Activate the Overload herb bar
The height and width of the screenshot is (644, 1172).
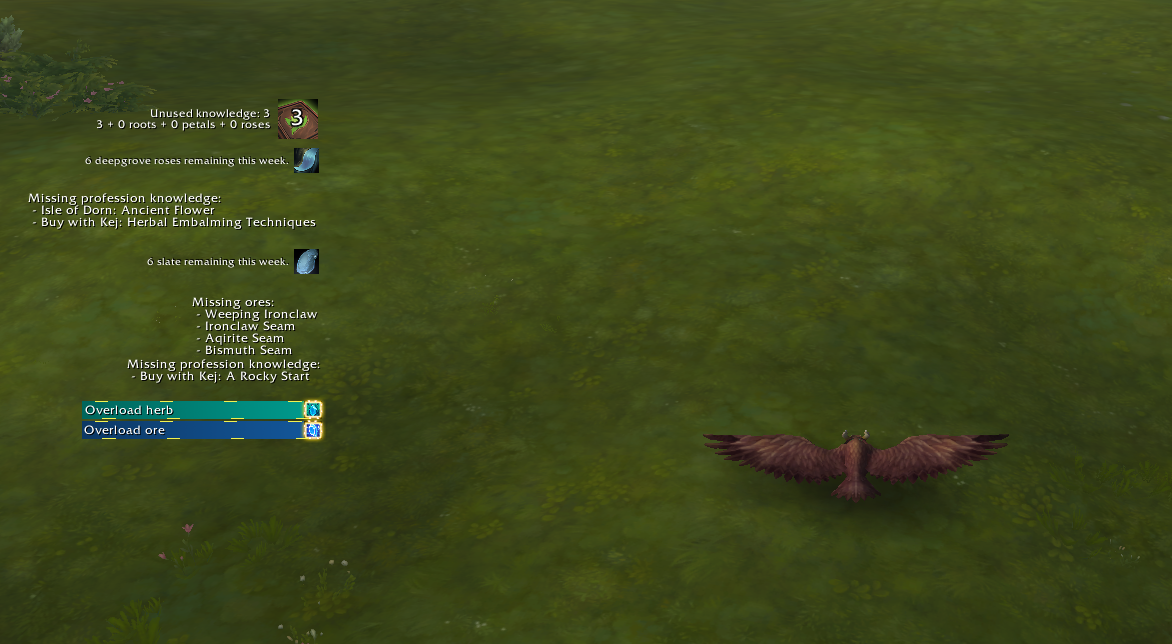coord(192,410)
